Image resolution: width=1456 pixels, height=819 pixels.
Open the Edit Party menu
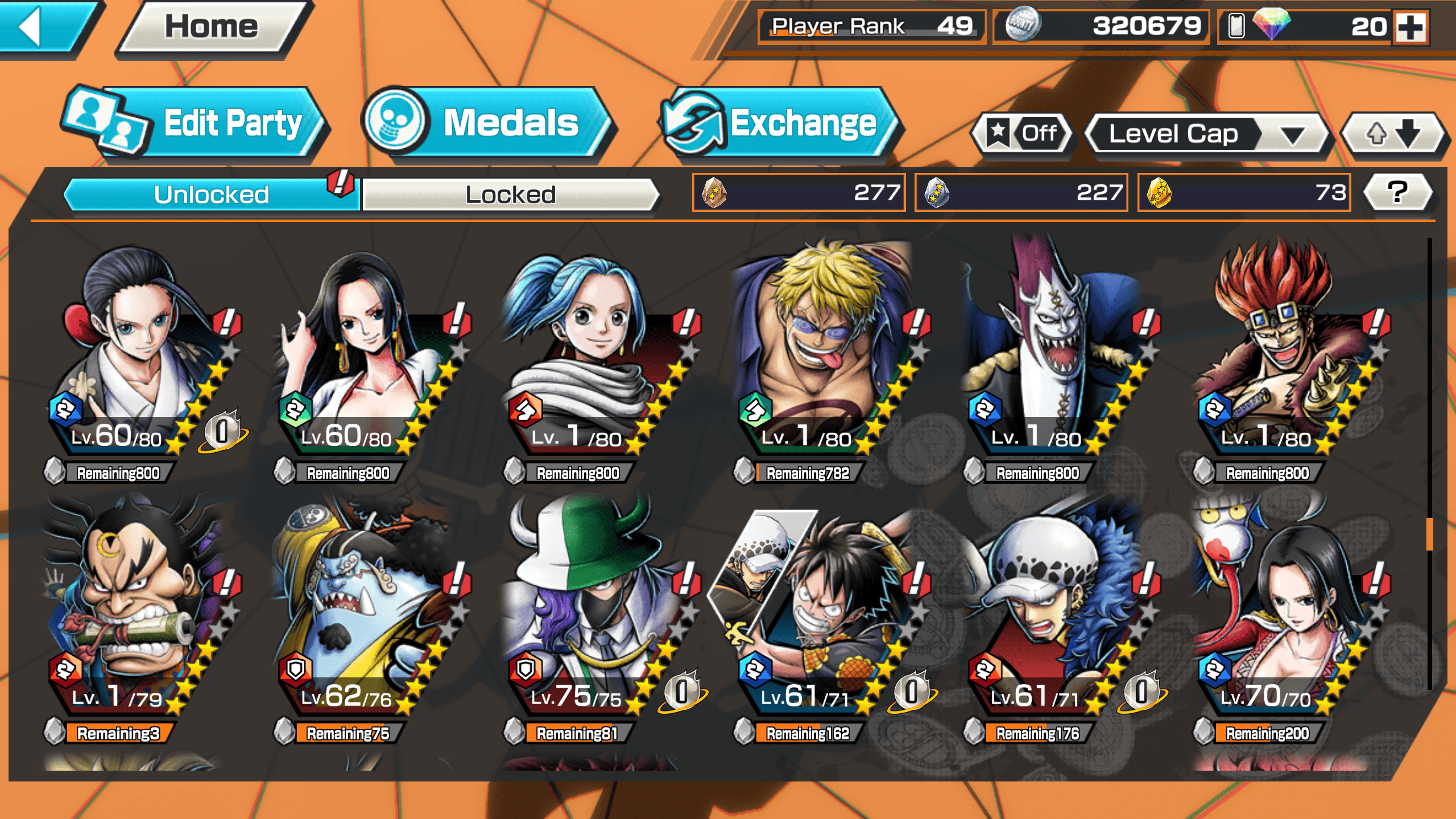pos(196,123)
